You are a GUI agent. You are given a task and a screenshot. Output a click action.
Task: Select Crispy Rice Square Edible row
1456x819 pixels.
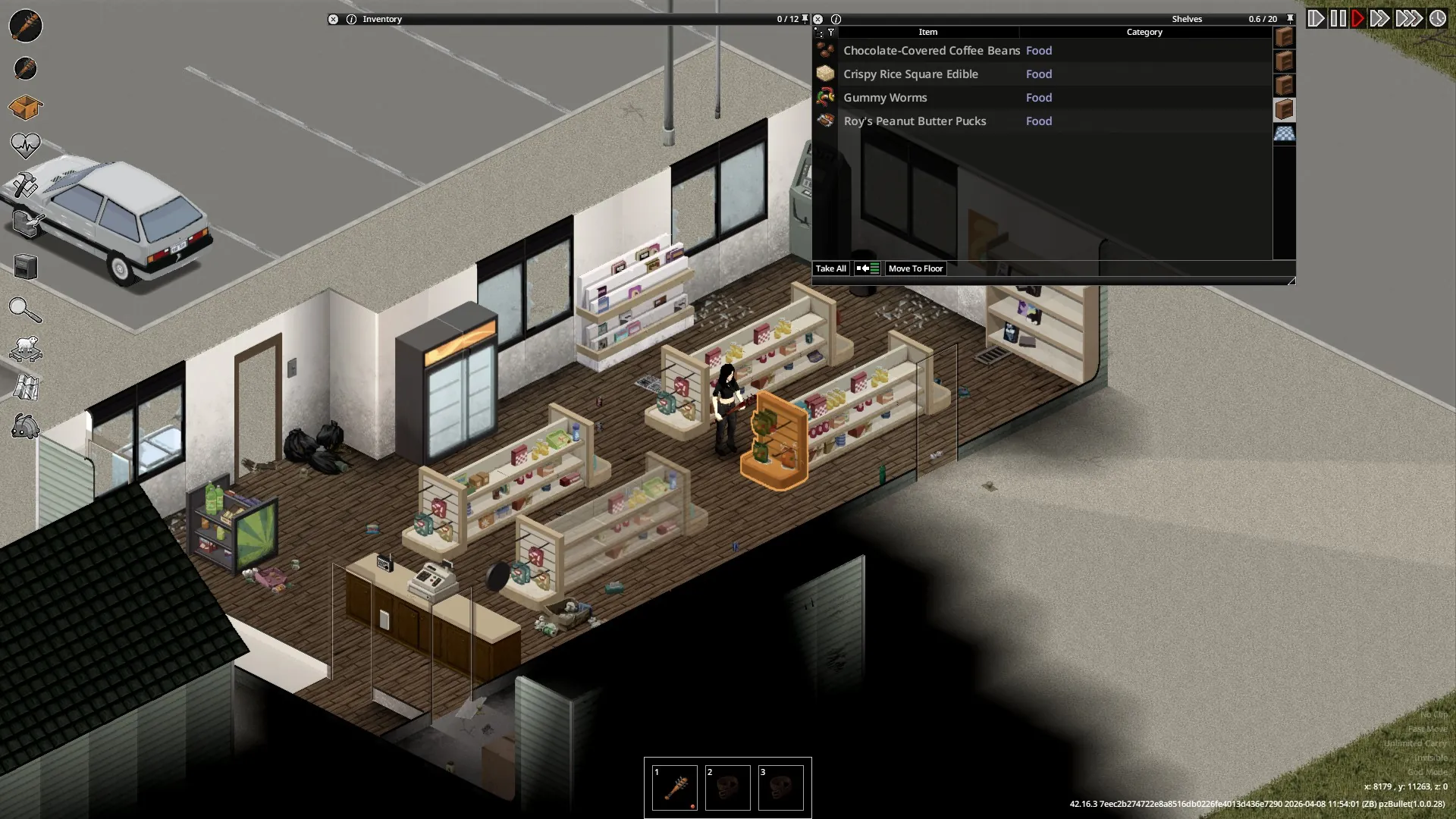(x=910, y=74)
